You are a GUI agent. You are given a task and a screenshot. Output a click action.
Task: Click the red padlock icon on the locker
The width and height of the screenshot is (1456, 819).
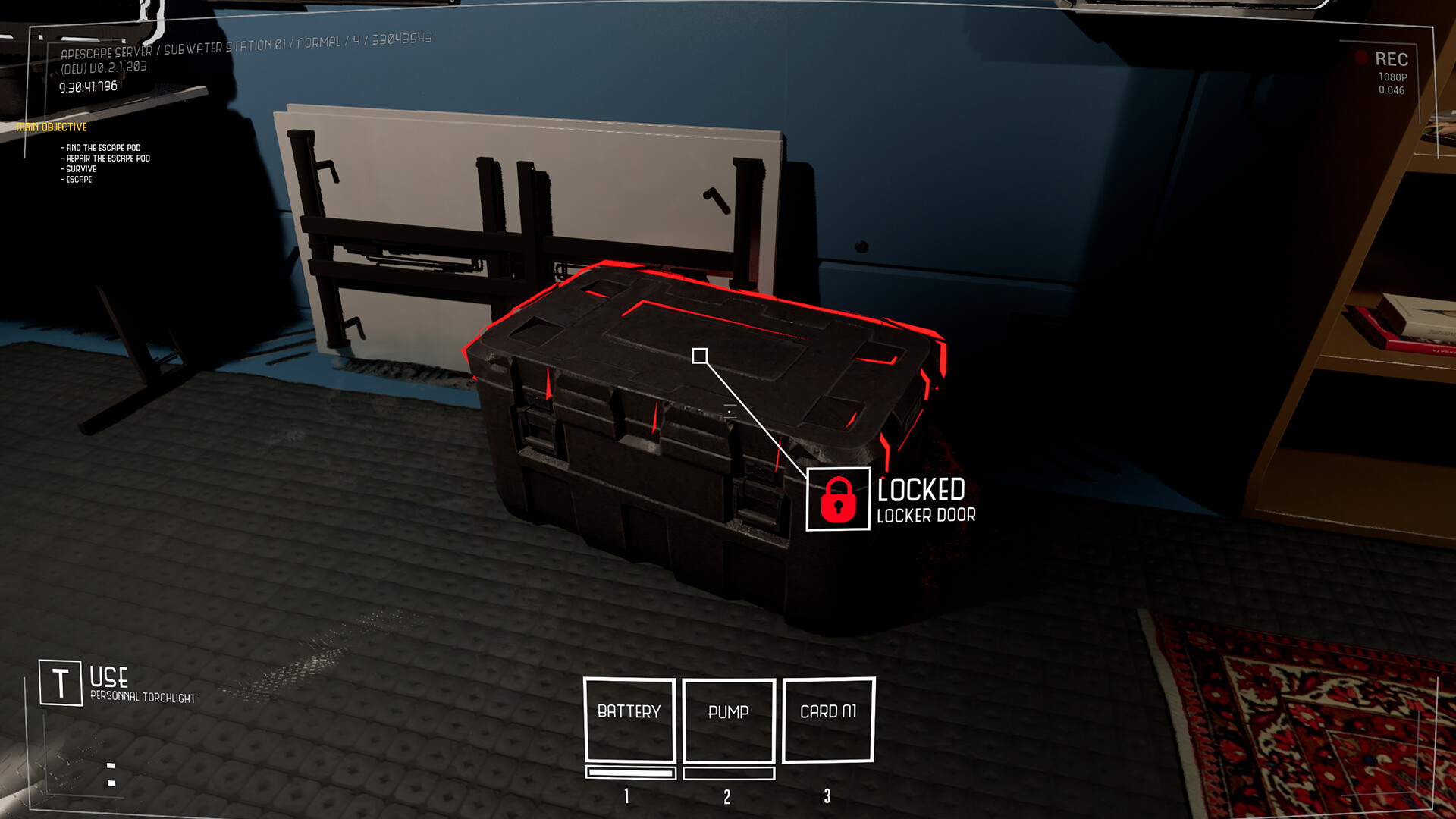(x=837, y=499)
